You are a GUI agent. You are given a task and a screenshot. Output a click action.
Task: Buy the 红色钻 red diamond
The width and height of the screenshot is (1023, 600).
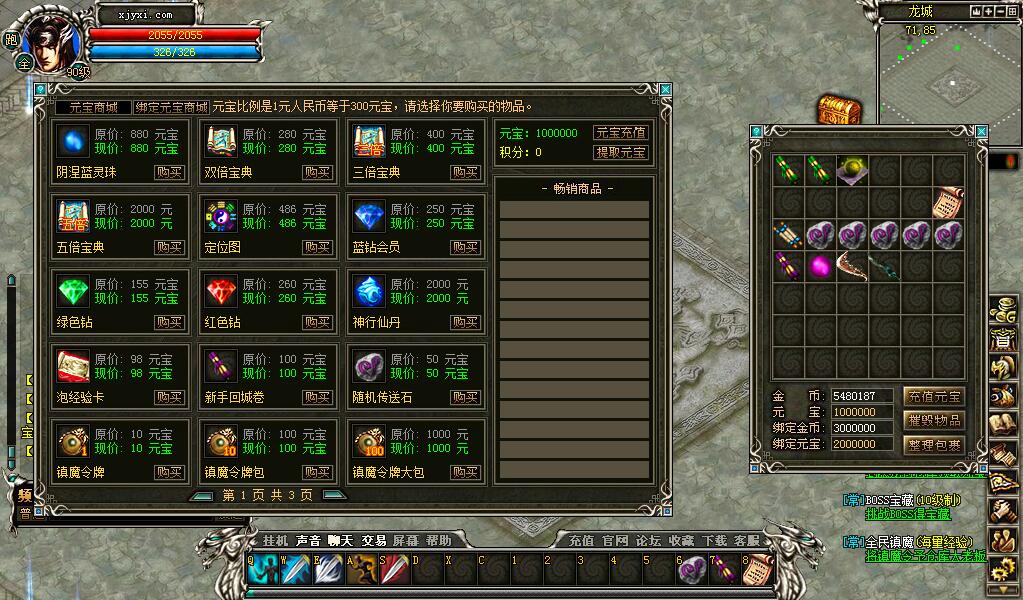[317, 322]
